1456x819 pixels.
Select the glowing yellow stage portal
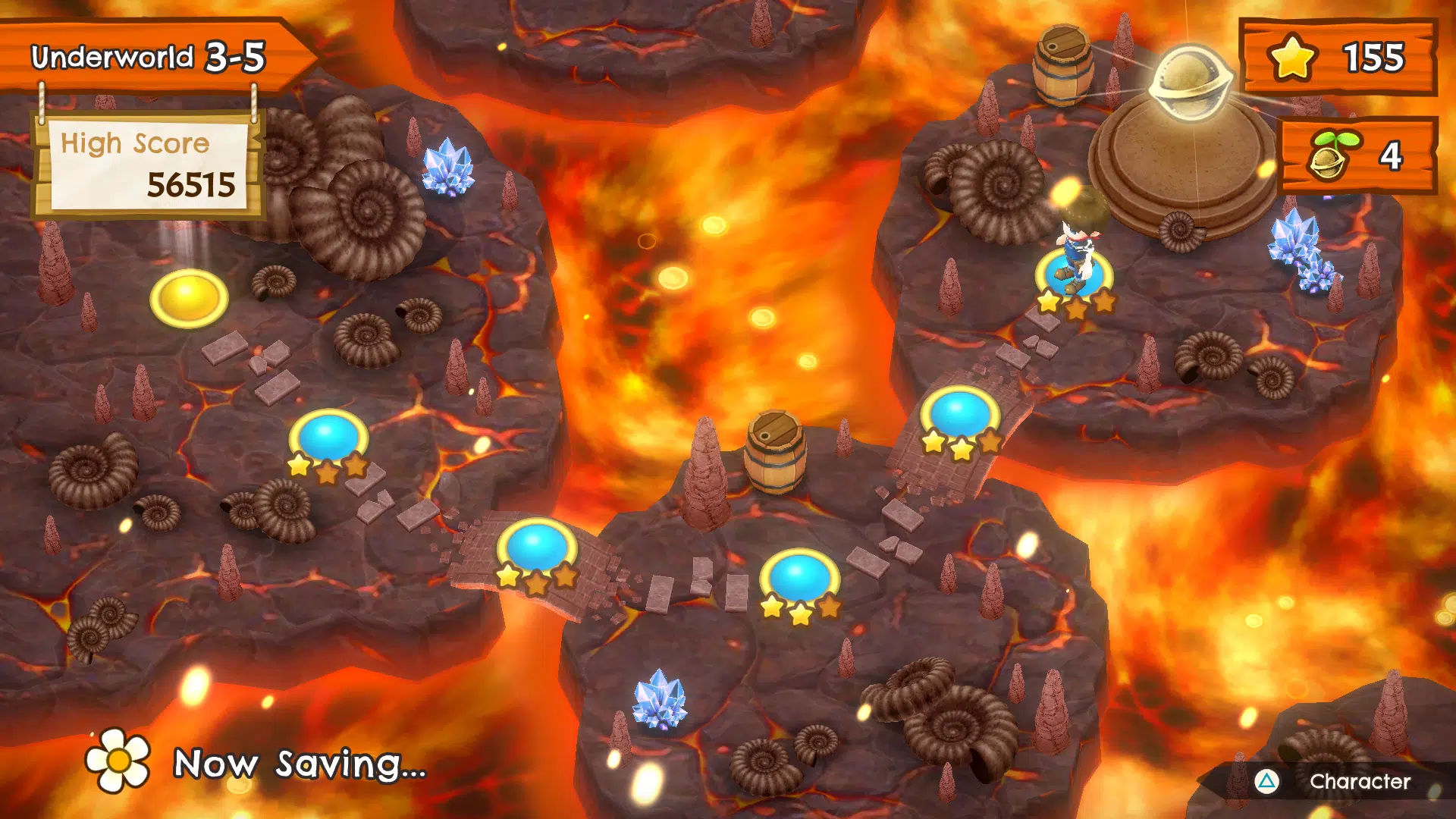tap(190, 296)
